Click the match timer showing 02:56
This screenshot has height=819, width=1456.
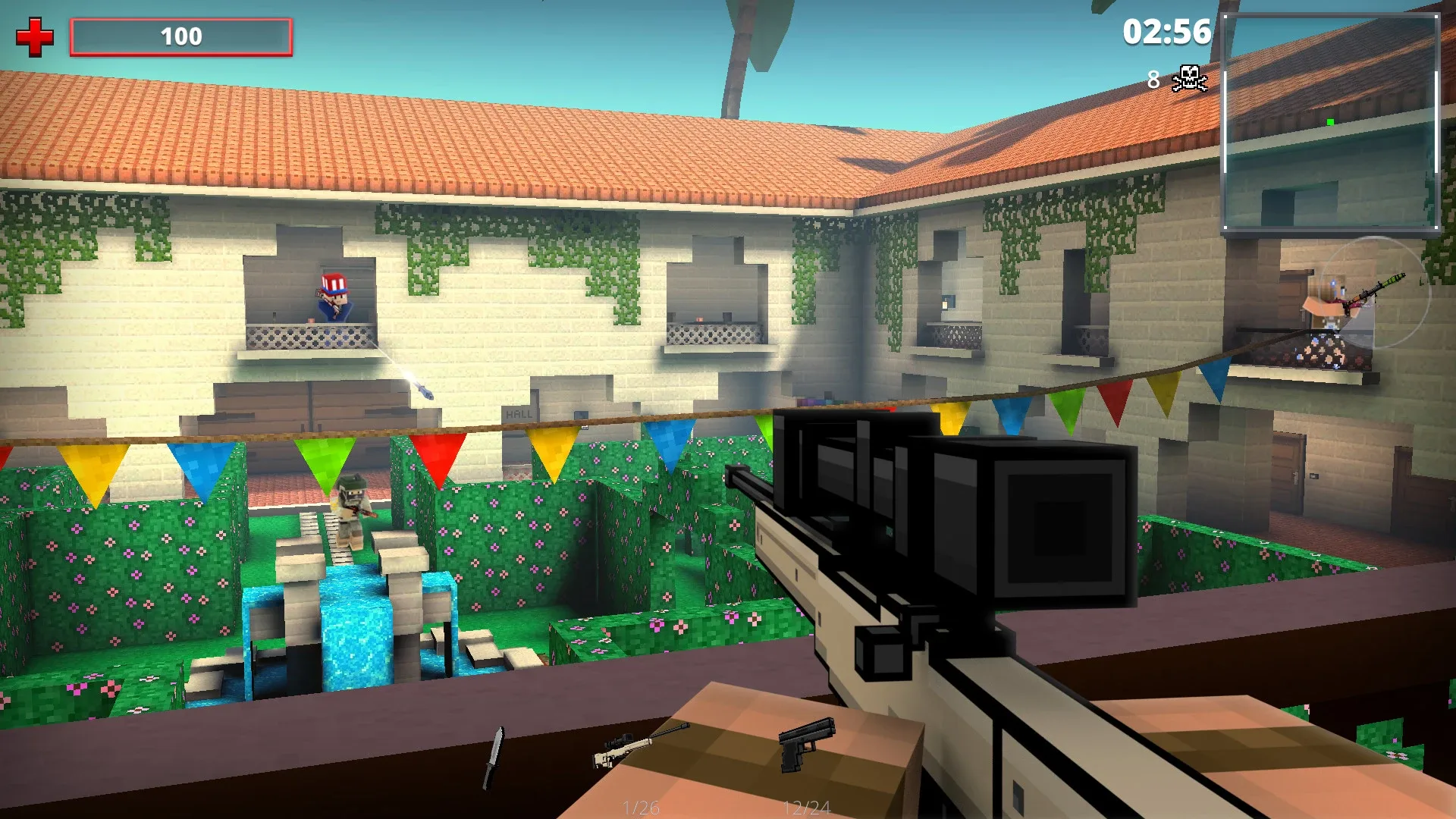coord(1166,33)
